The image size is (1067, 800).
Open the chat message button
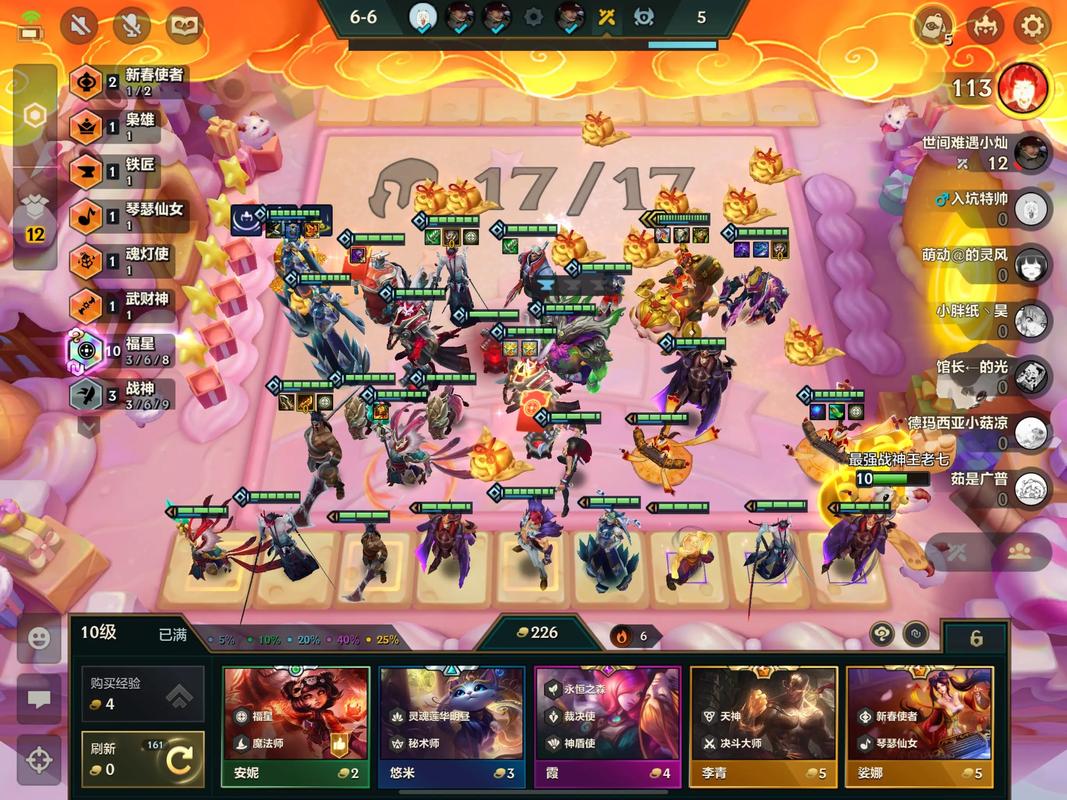pyautogui.click(x=39, y=699)
